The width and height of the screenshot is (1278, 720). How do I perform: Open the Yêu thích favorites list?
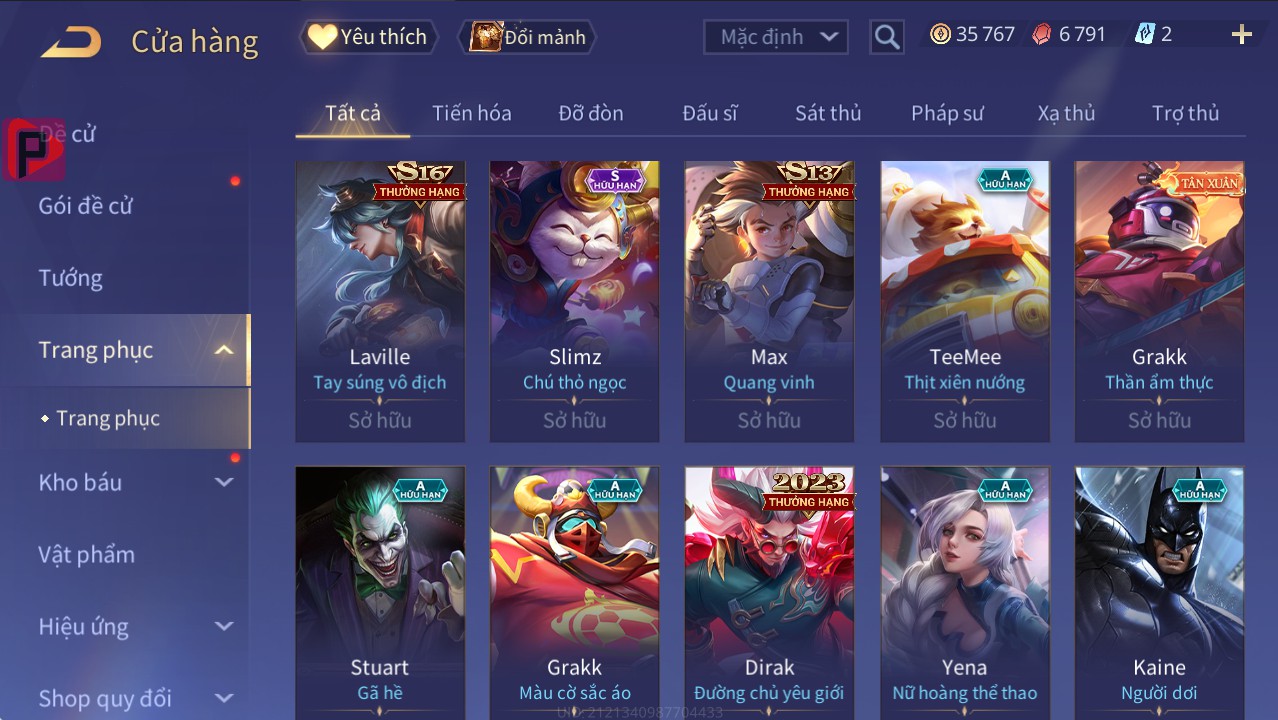tap(368, 37)
